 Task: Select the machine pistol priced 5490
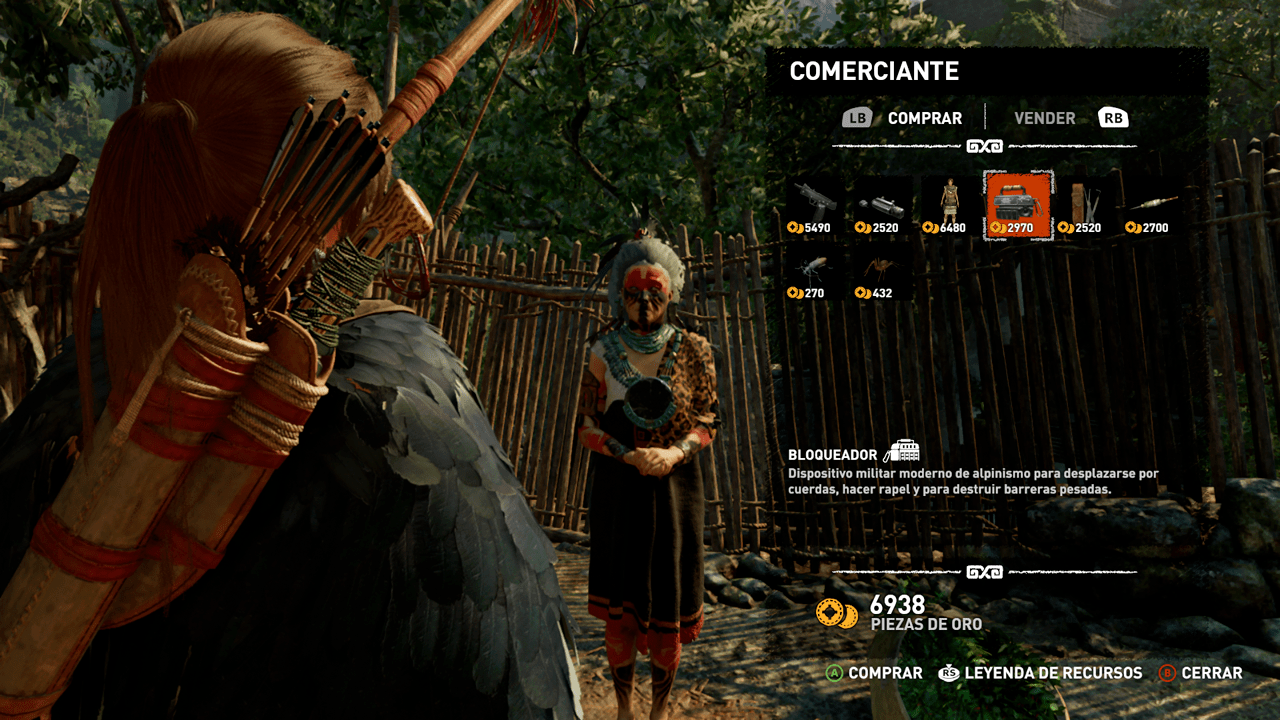coord(810,203)
